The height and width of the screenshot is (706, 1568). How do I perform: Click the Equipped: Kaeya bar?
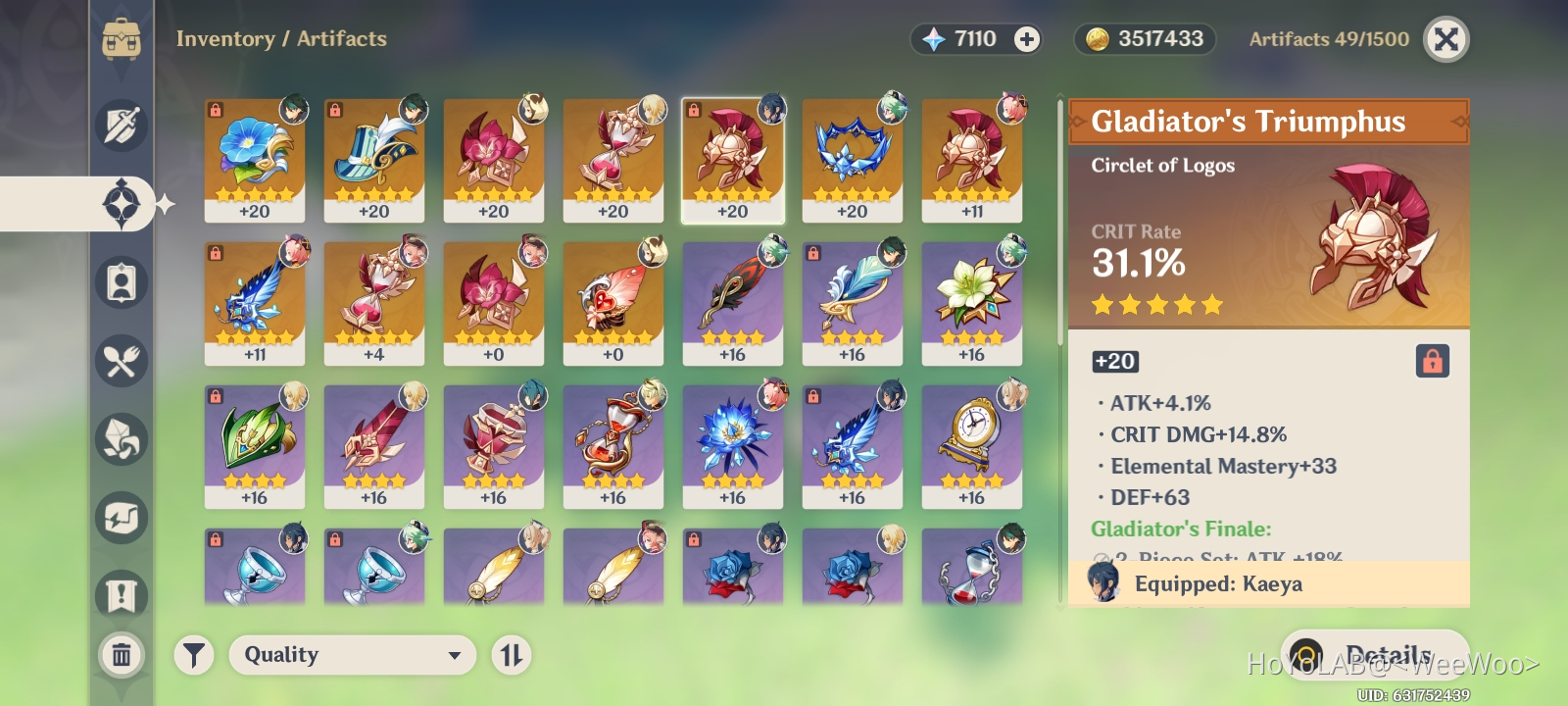coord(1269,583)
